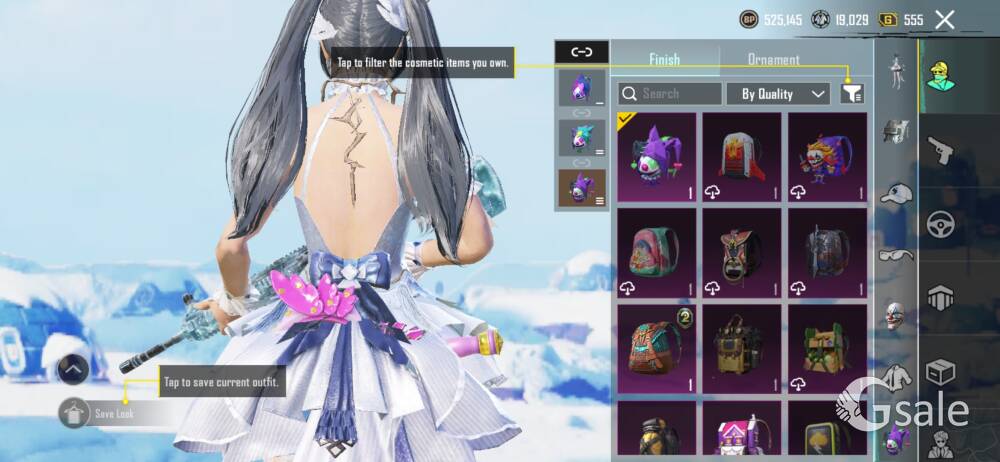Select the helmet equipment category
The width and height of the screenshot is (1000, 462).
(897, 132)
